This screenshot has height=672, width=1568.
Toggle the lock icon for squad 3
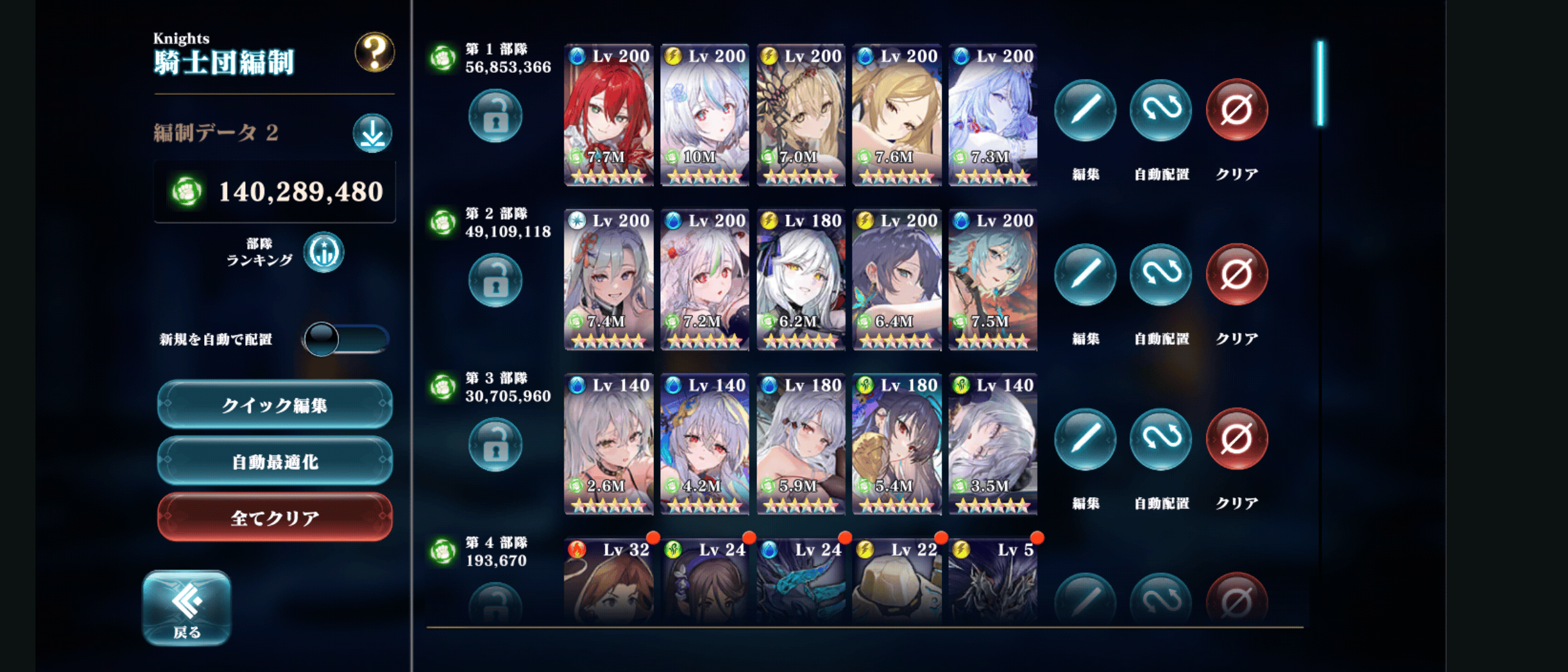[495, 445]
